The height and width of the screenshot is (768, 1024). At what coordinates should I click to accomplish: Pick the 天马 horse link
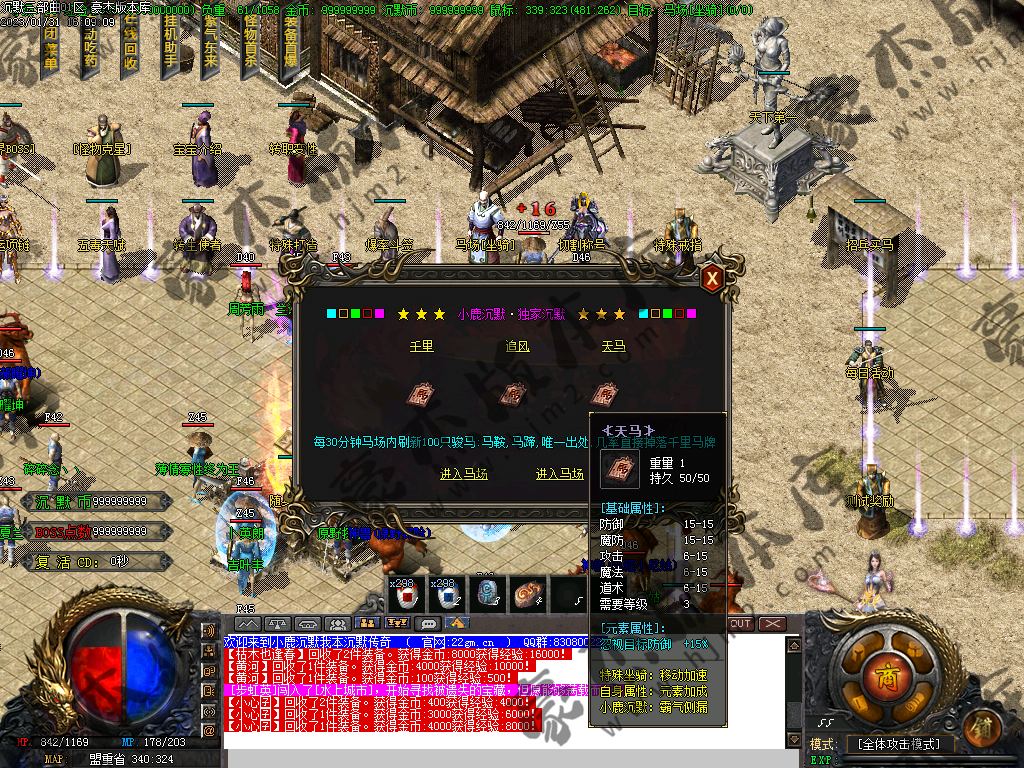click(x=612, y=346)
